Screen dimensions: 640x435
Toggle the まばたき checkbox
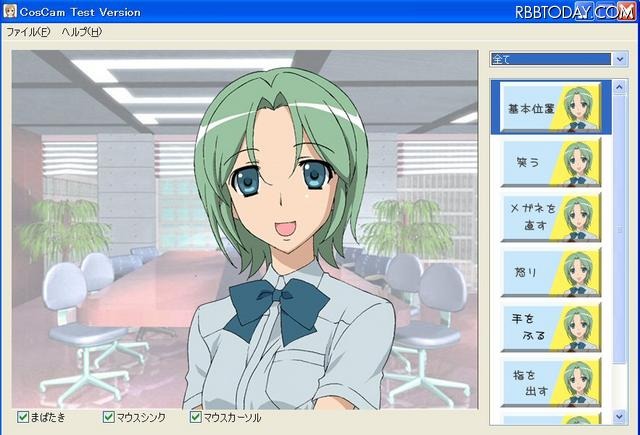pos(23,417)
